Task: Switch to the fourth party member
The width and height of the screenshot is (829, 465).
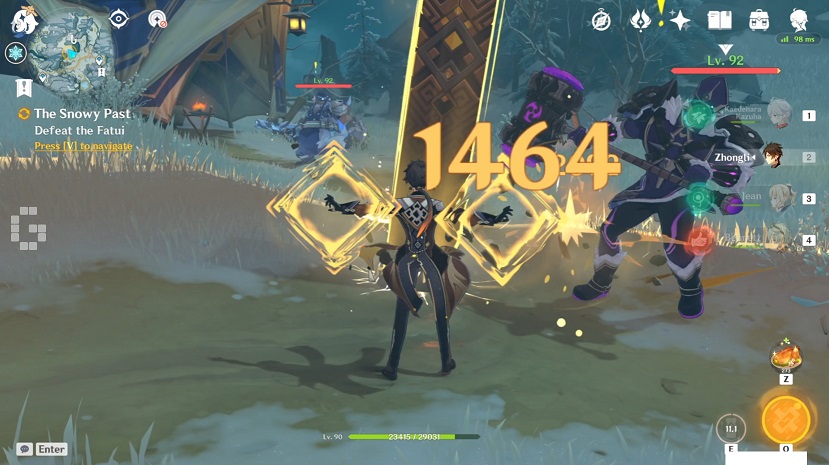Action: (x=780, y=239)
